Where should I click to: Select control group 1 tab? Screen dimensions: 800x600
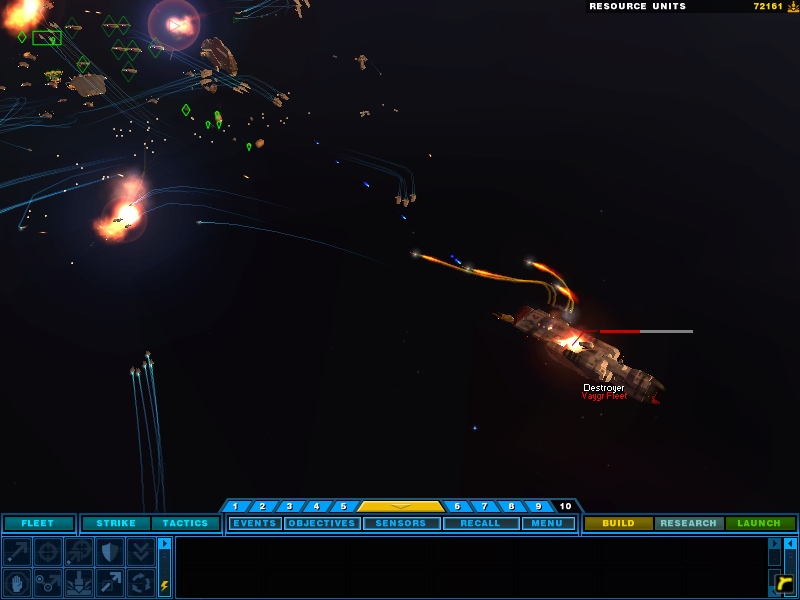pyautogui.click(x=235, y=506)
